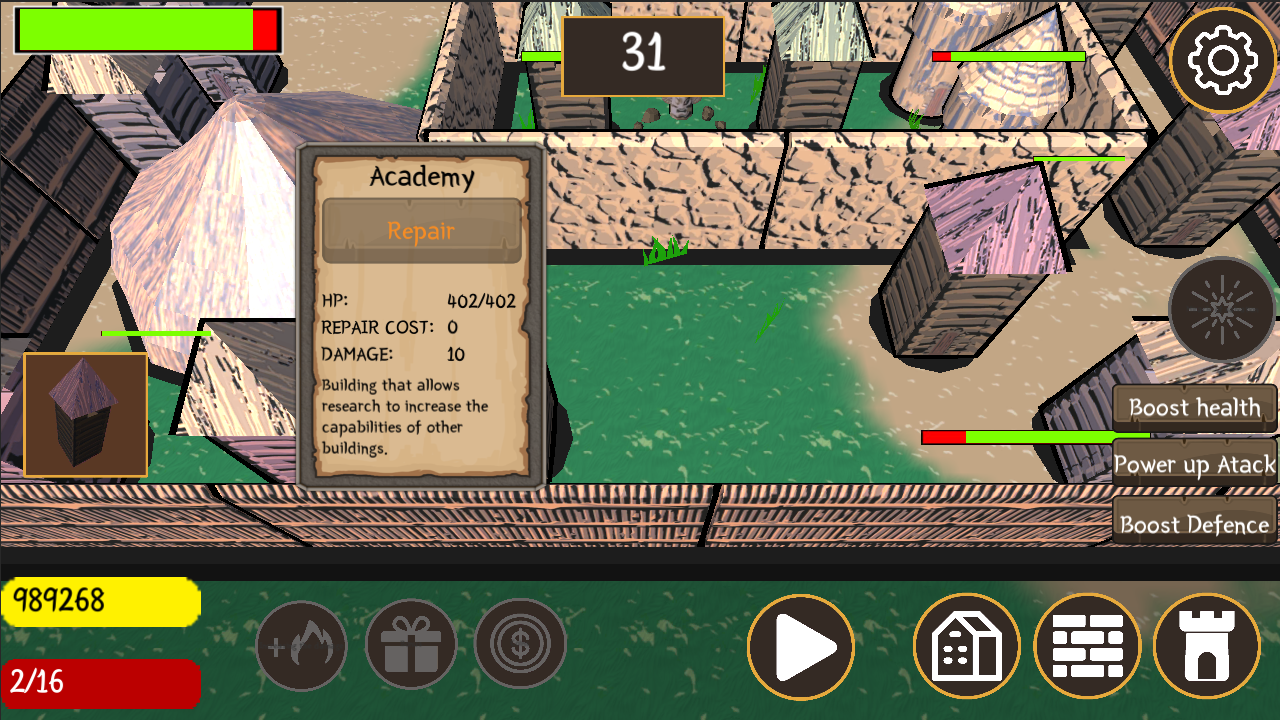
Task: Click the dollar coin icon
Action: 520,645
